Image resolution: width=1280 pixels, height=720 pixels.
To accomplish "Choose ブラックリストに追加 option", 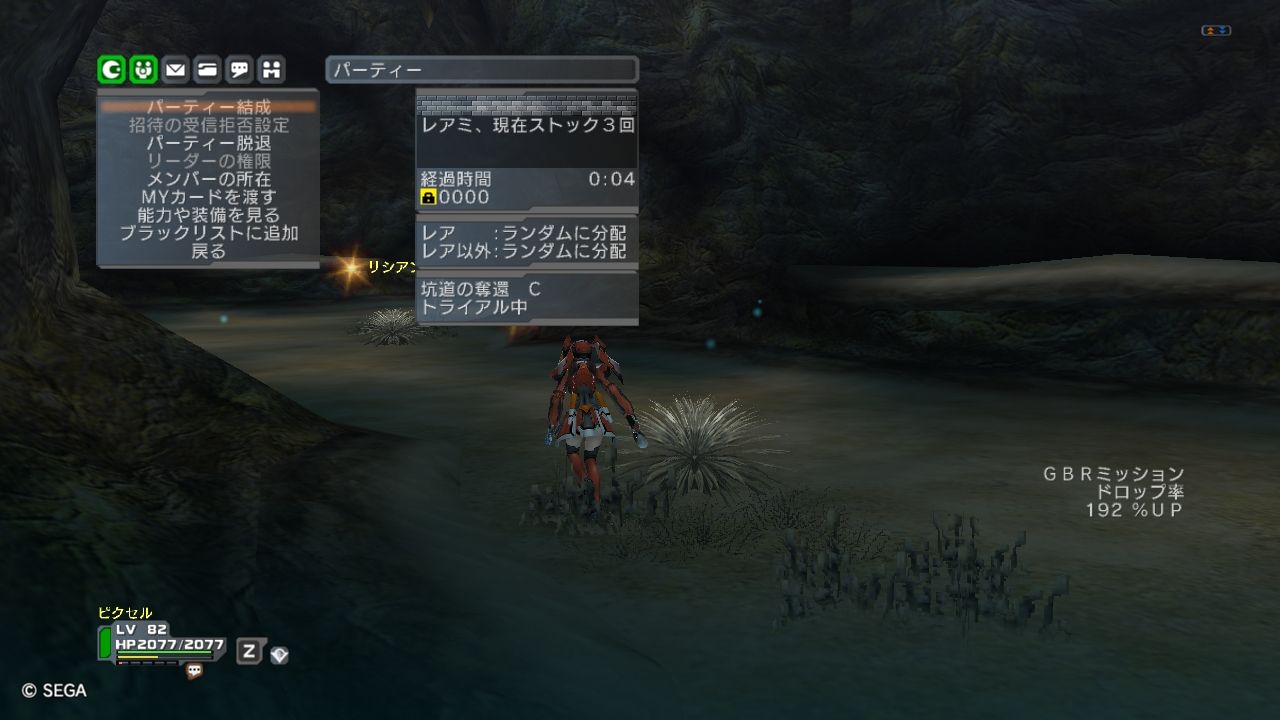I will point(208,233).
